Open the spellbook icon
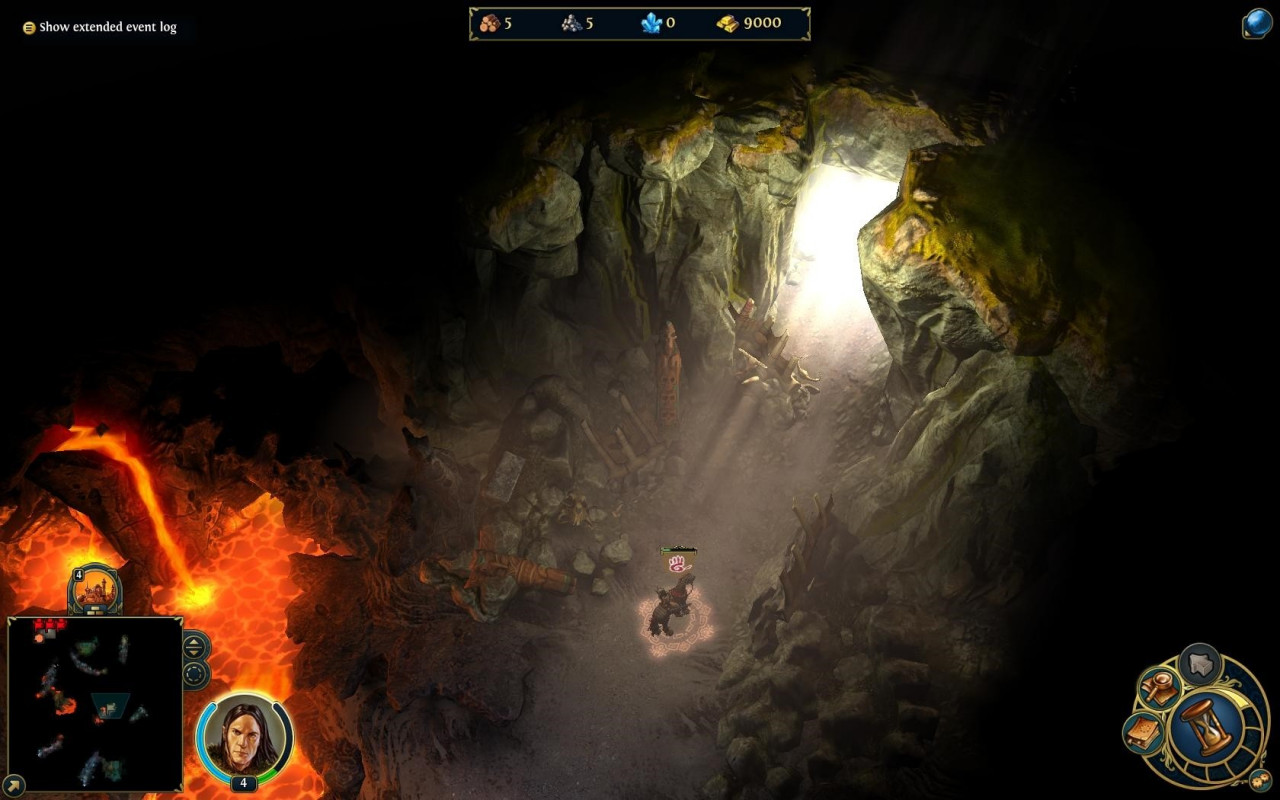 pyautogui.click(x=1142, y=734)
